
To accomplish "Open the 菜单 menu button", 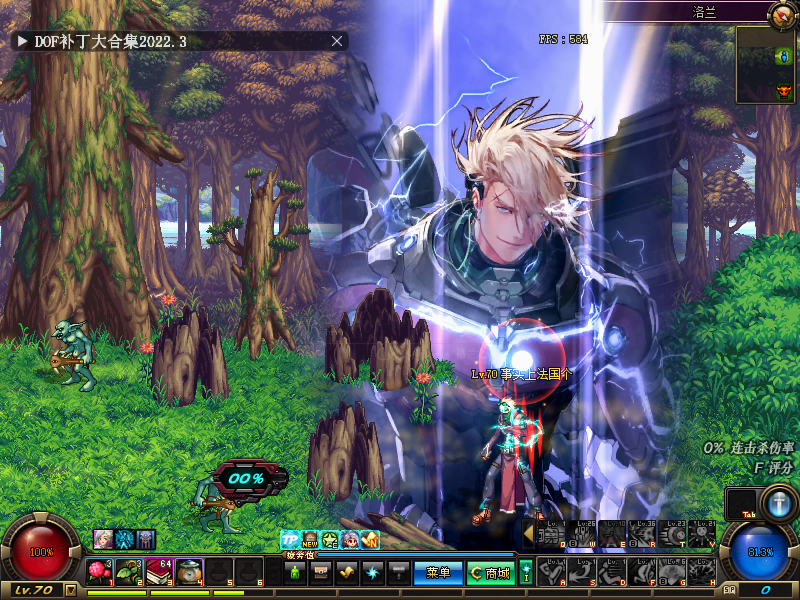I will point(438,573).
